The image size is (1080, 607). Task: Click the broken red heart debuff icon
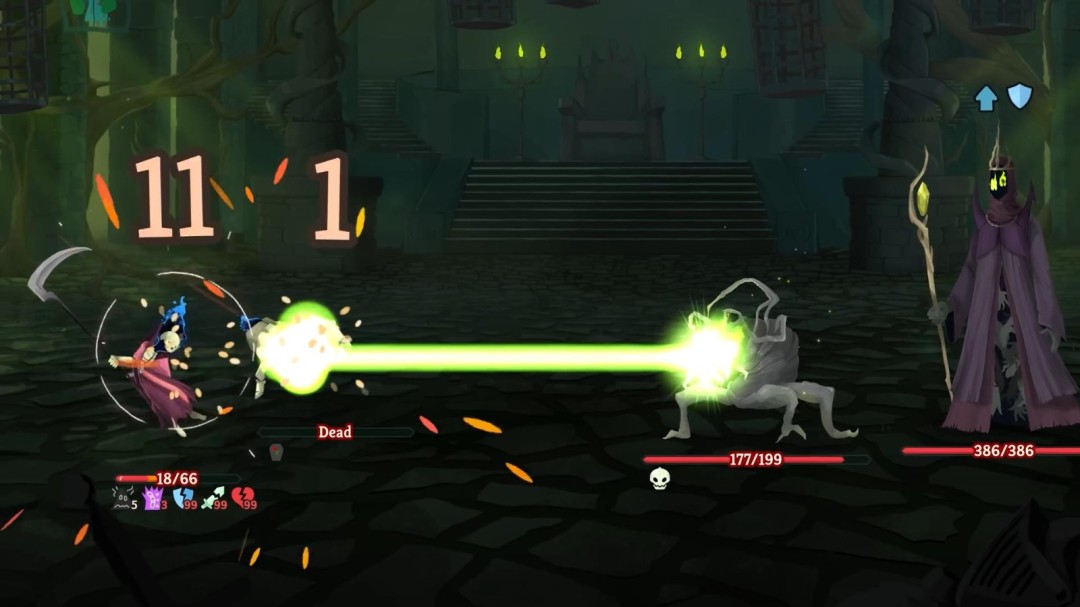(x=242, y=497)
